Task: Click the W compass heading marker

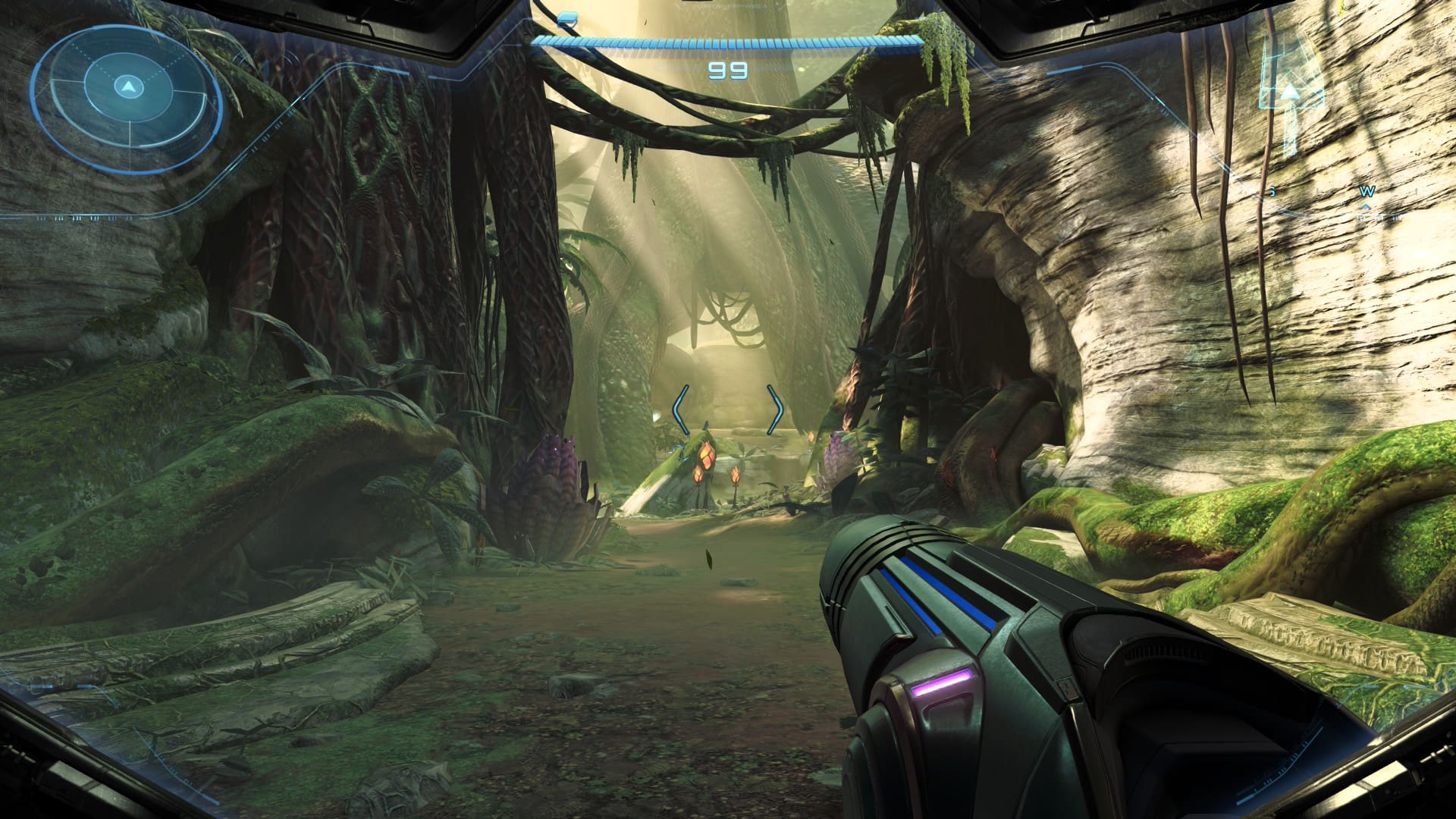Action: point(1367,192)
